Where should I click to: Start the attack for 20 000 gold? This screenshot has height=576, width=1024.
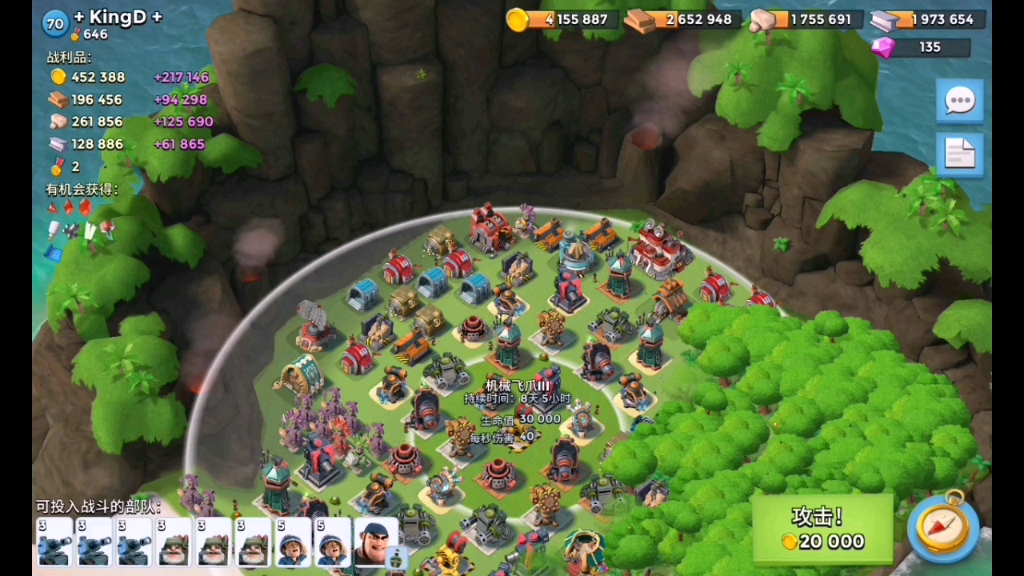click(822, 529)
